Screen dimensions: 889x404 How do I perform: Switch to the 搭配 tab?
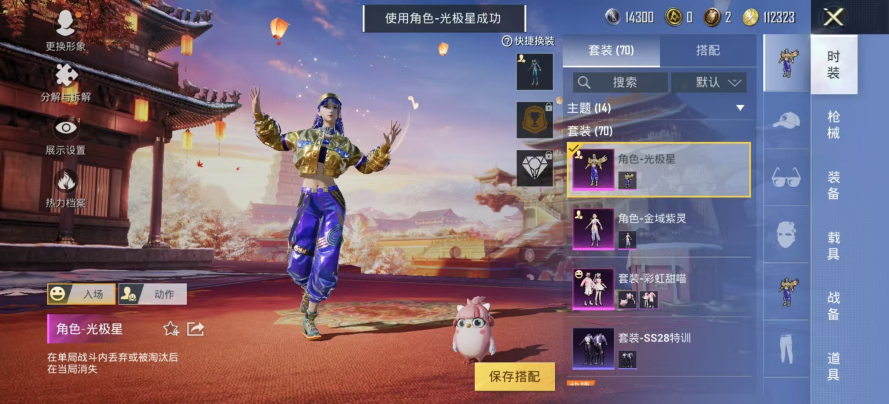(707, 51)
